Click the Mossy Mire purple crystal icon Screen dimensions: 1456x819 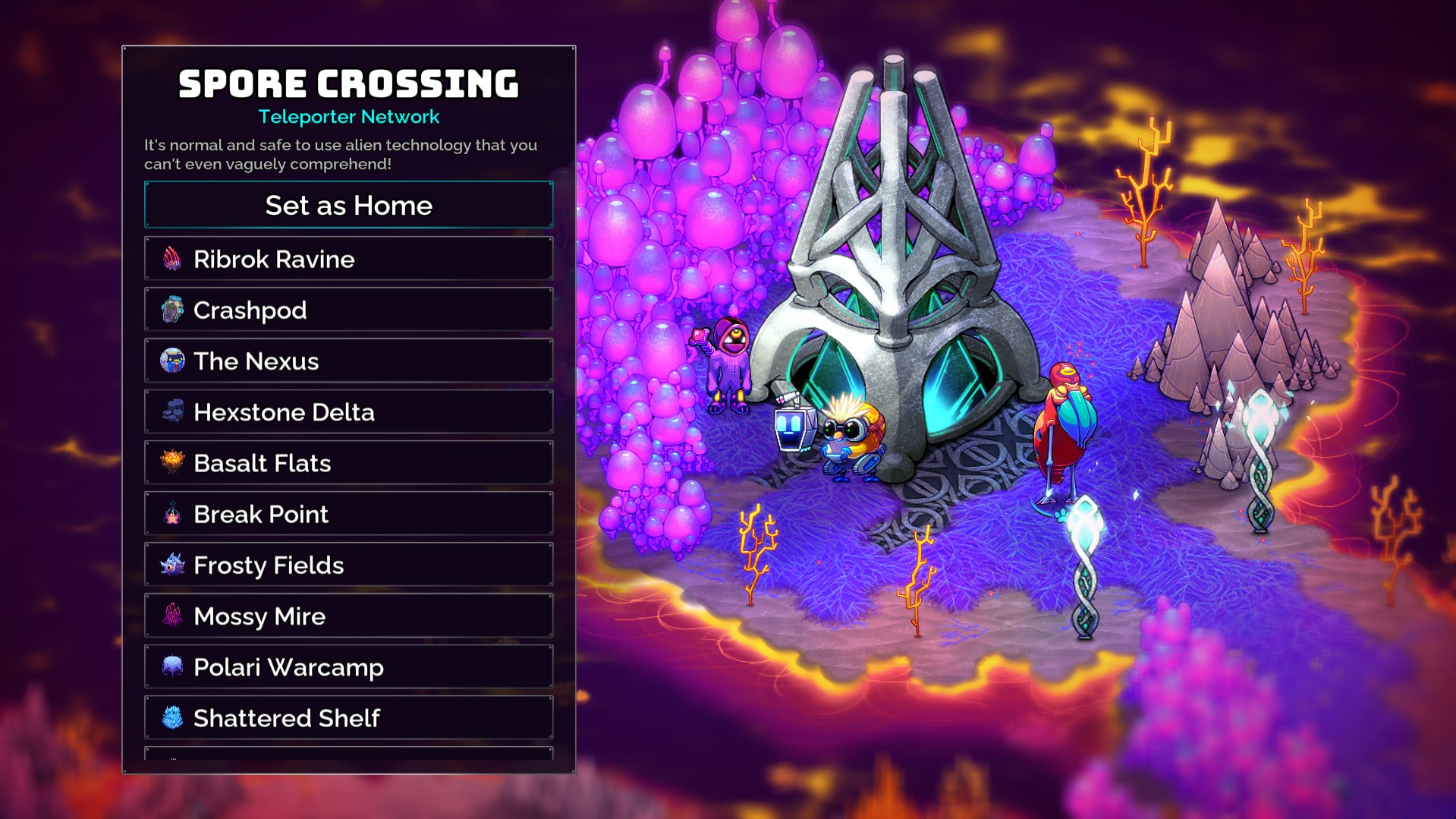[173, 616]
